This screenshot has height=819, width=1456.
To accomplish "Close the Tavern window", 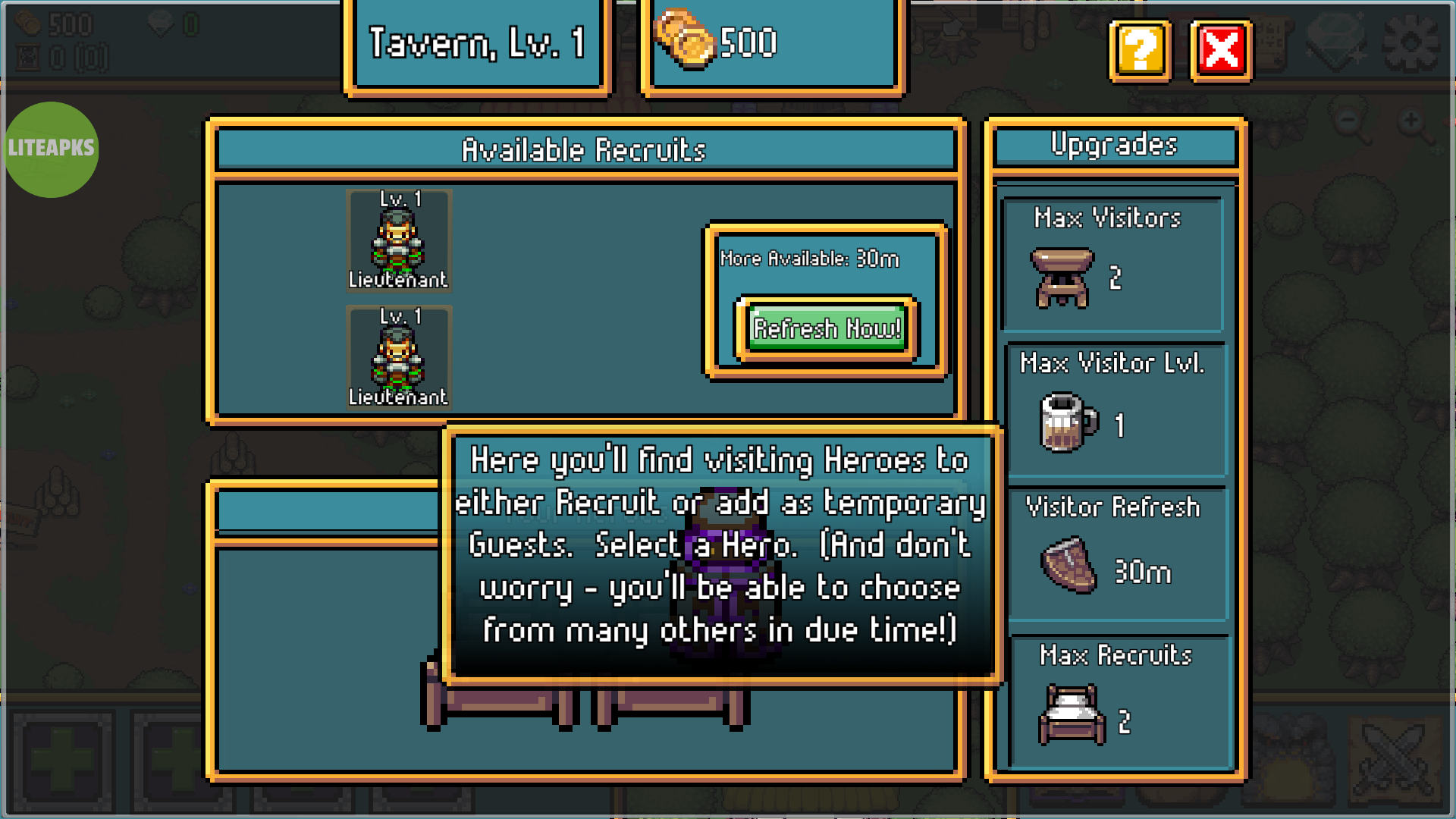I will click(1221, 51).
